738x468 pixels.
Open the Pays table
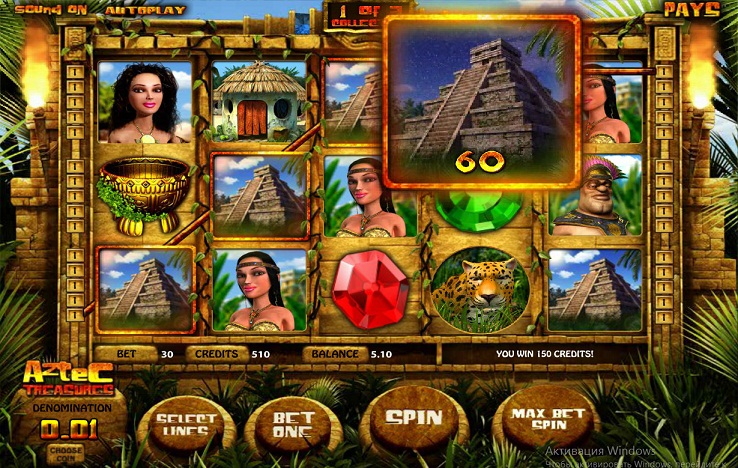tap(692, 9)
